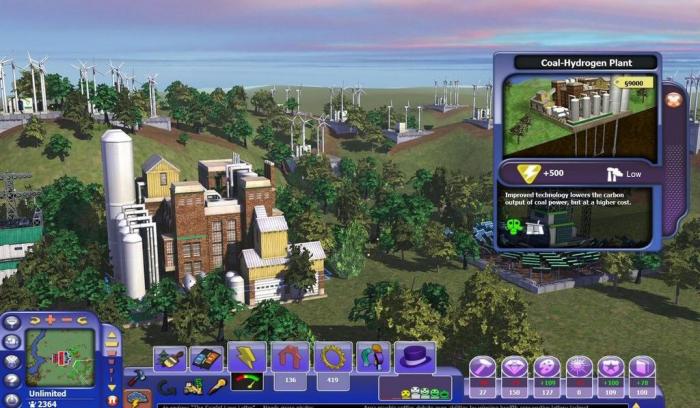Screen dimensions: 700x408
Task: Pick the hammer build tool
Action: [137, 379]
